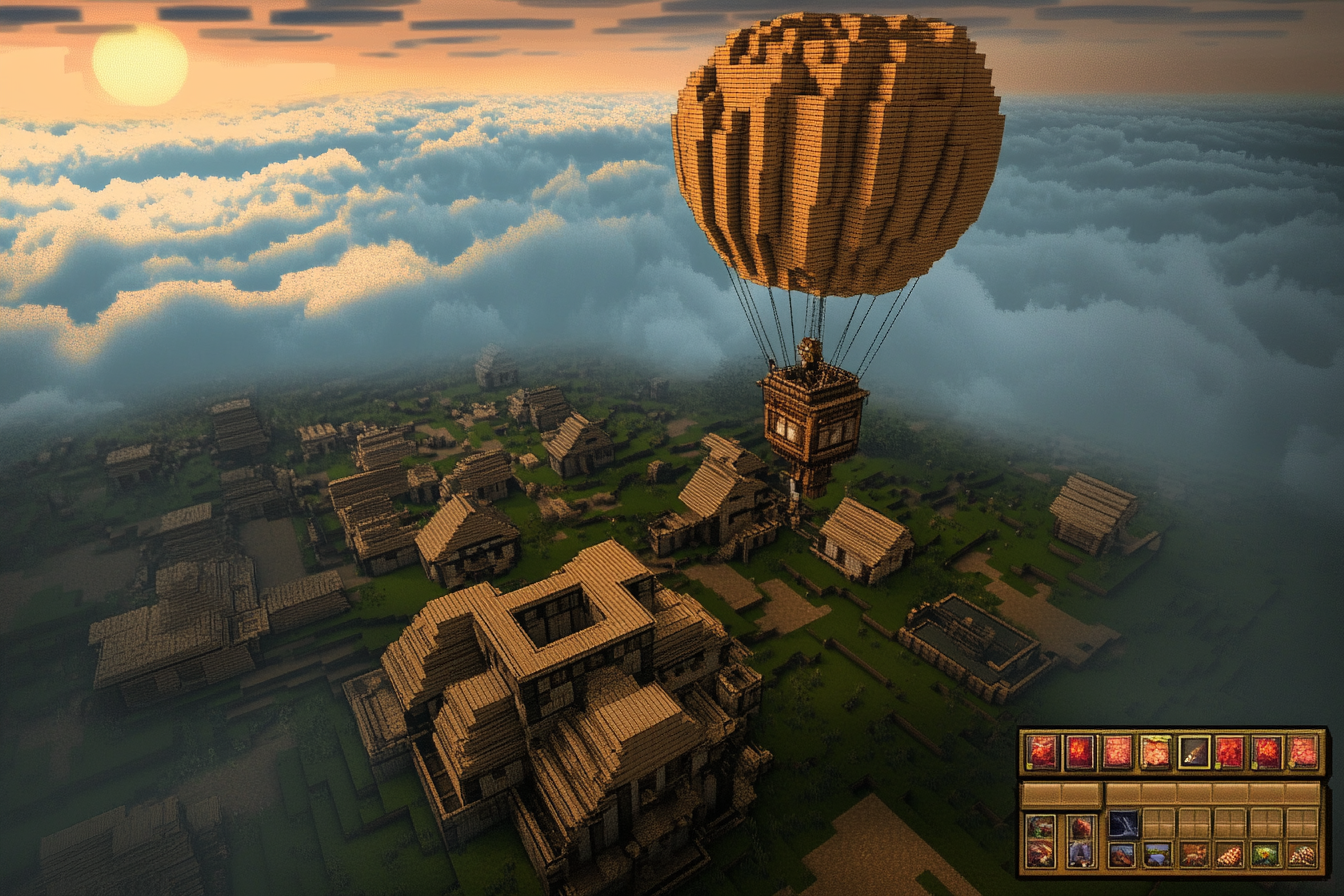
Task: Open the lake scene thumbnail in the inventory
Action: tap(1157, 855)
